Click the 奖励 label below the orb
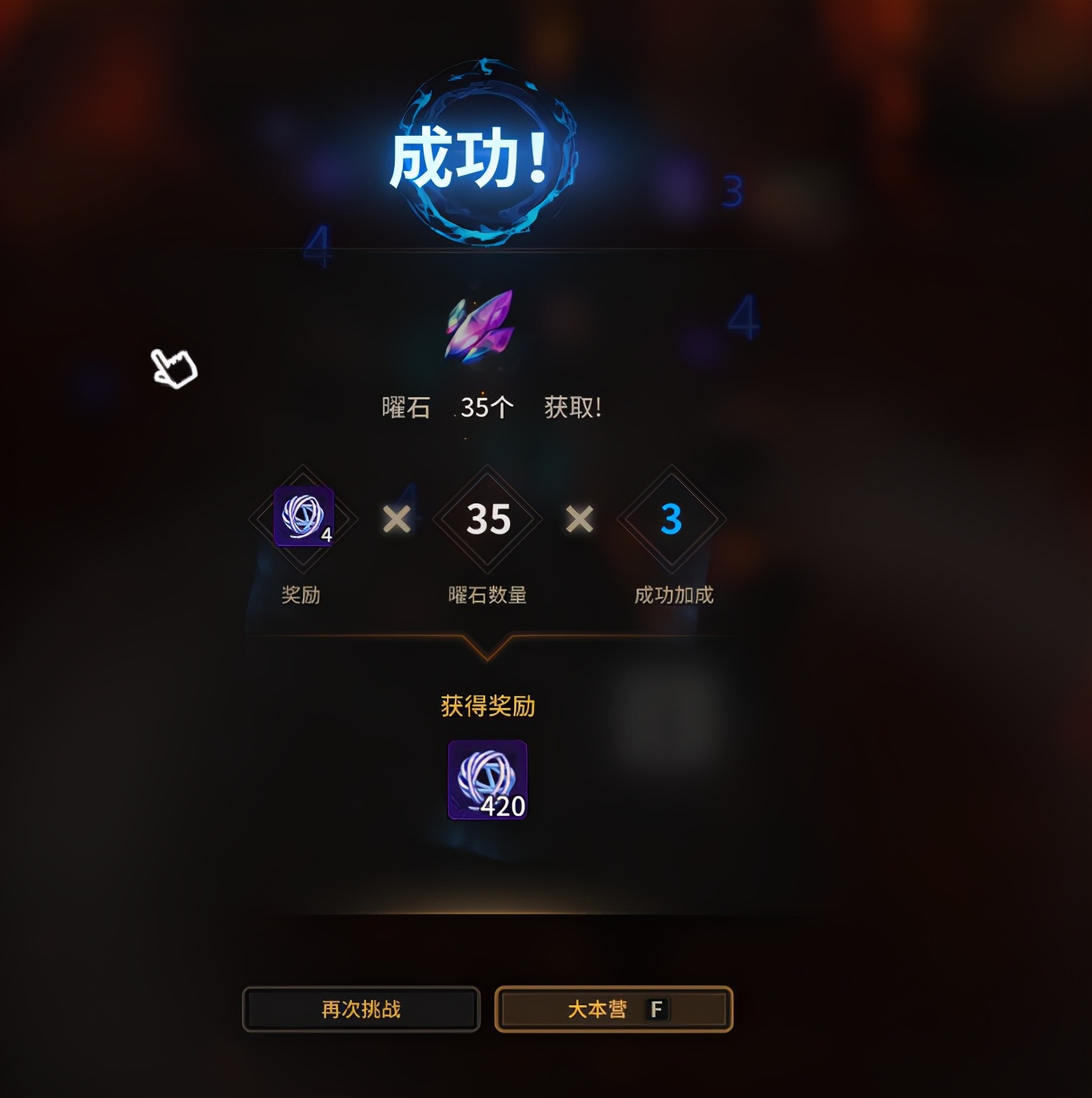This screenshot has width=1092, height=1098. (303, 595)
